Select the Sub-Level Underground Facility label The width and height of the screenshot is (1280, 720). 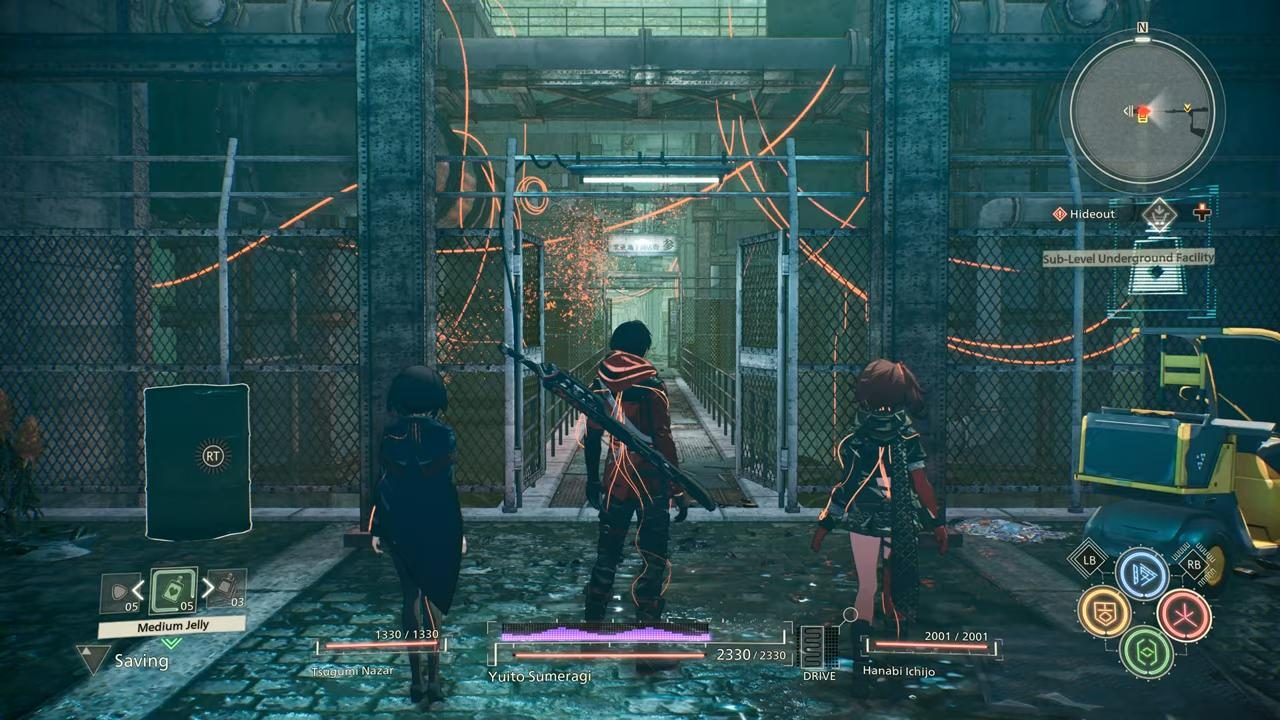pos(1128,258)
